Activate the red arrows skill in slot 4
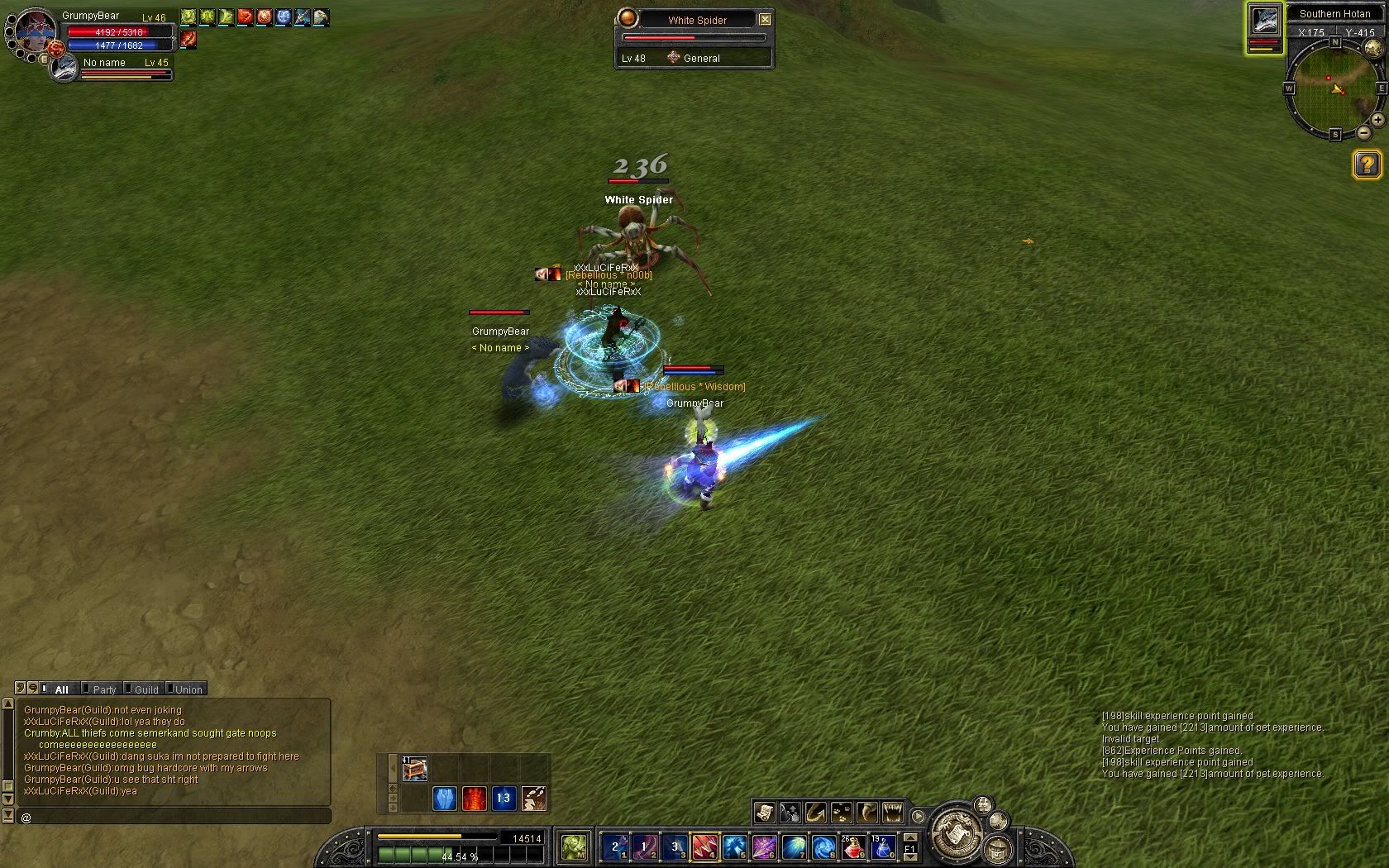Image resolution: width=1389 pixels, height=868 pixels. (x=704, y=847)
